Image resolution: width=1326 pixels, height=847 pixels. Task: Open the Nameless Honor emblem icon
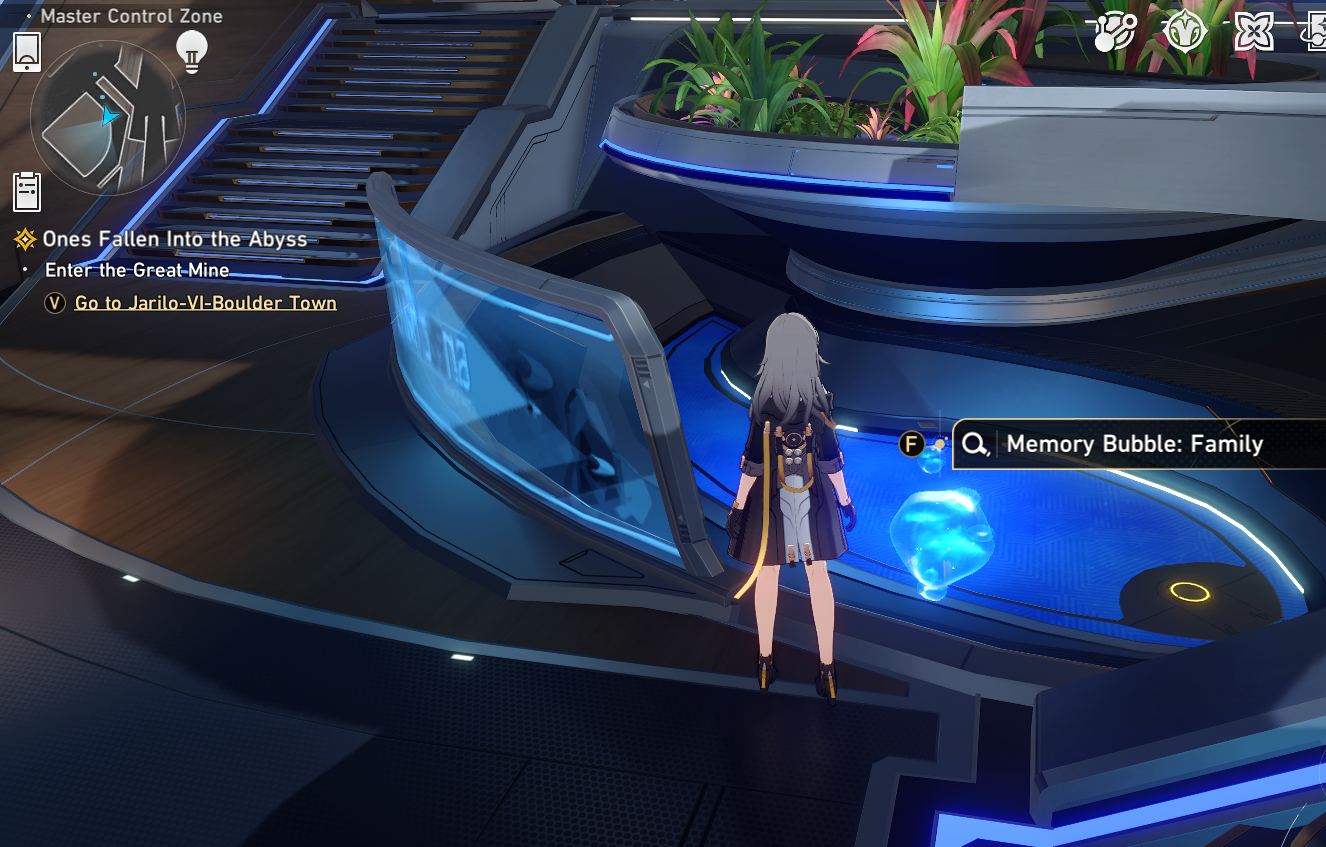(x=1186, y=31)
